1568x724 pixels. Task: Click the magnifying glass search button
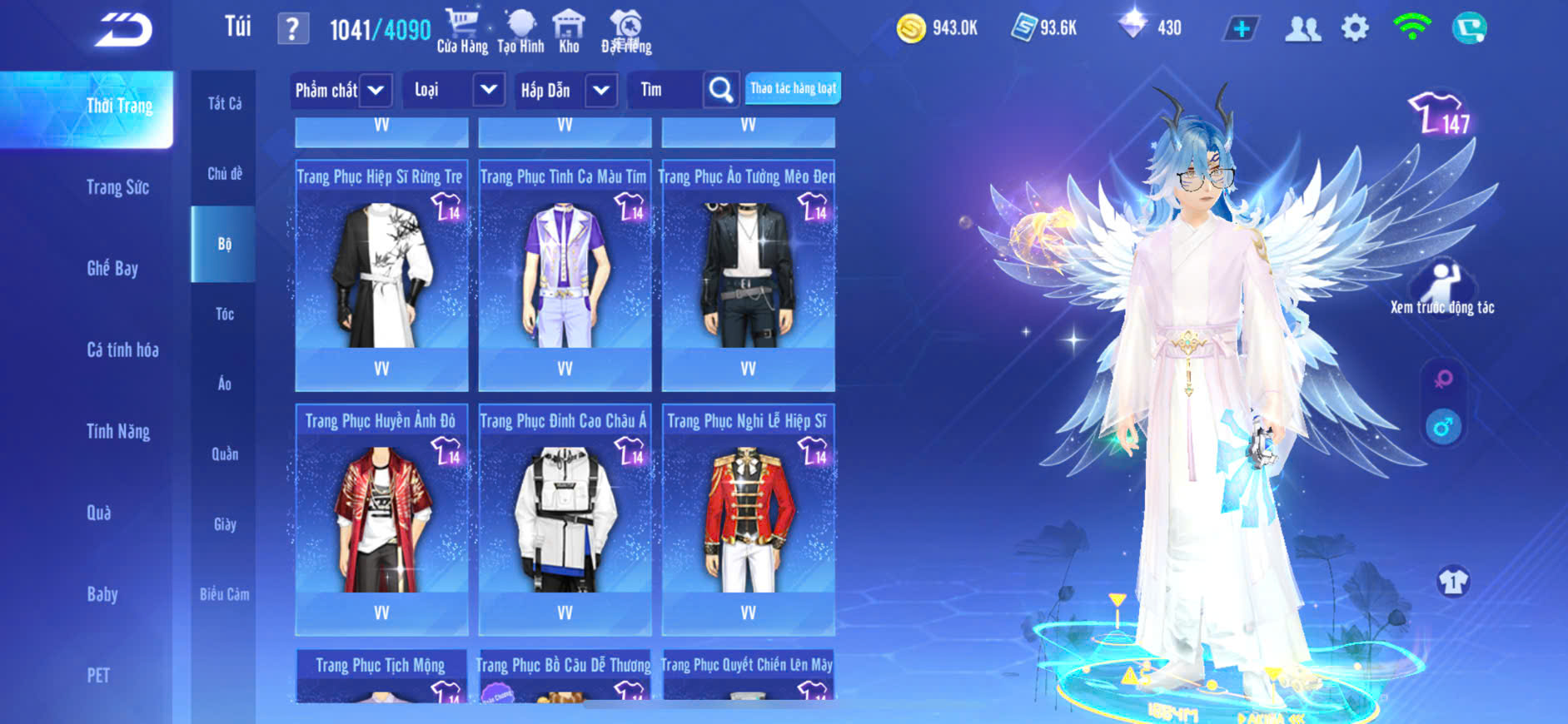720,90
